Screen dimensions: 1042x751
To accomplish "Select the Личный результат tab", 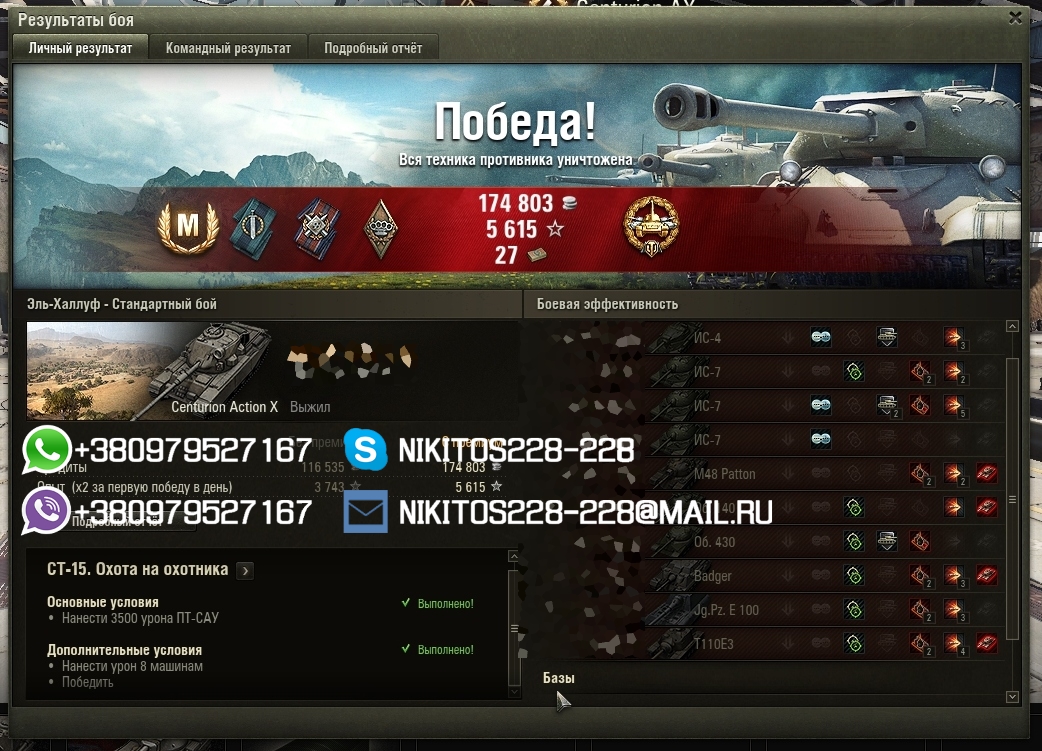I will (80, 48).
